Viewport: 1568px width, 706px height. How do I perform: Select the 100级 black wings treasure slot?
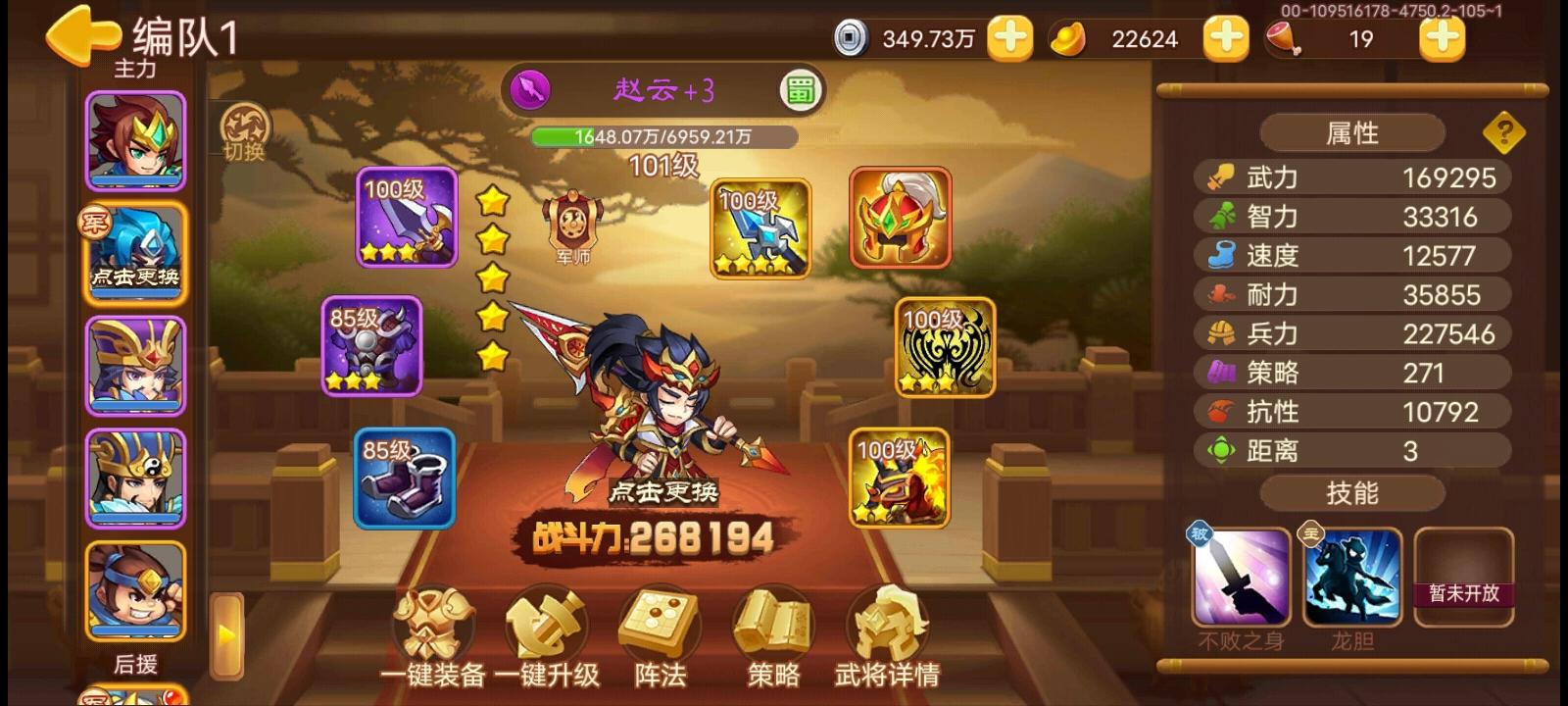tap(941, 348)
